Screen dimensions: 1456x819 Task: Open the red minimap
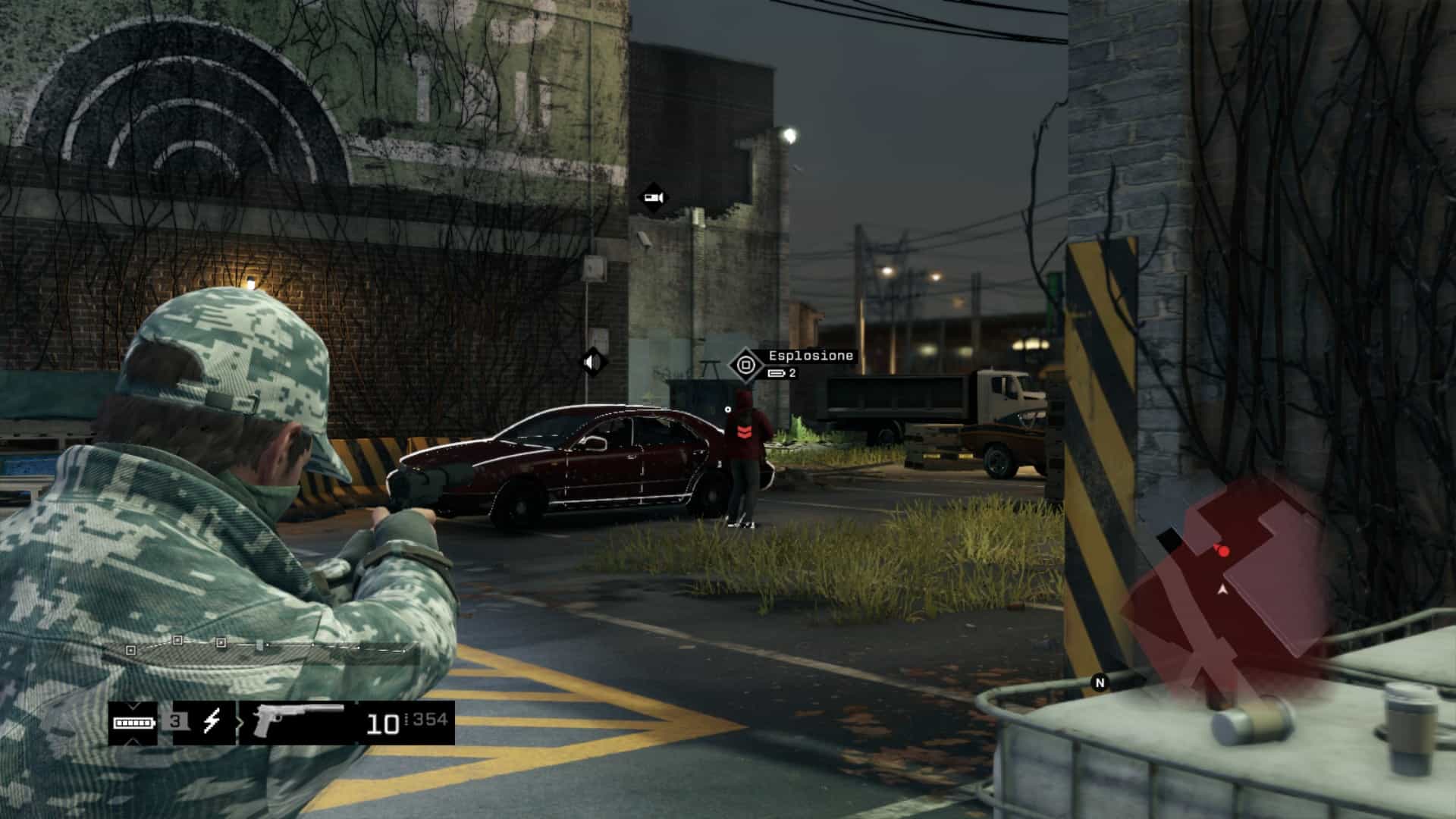(x=1230, y=591)
